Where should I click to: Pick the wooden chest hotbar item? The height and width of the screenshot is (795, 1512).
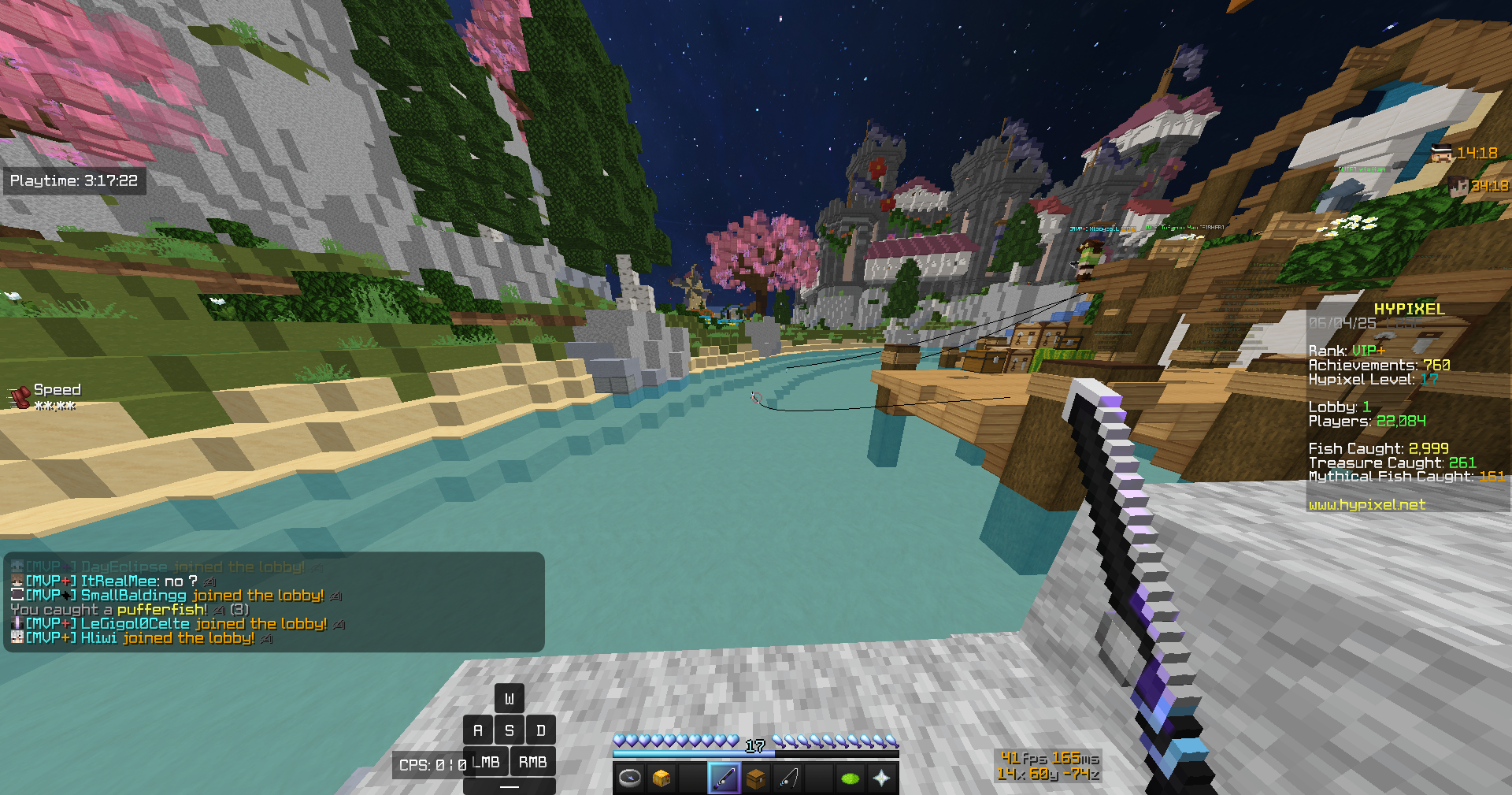pyautogui.click(x=756, y=778)
